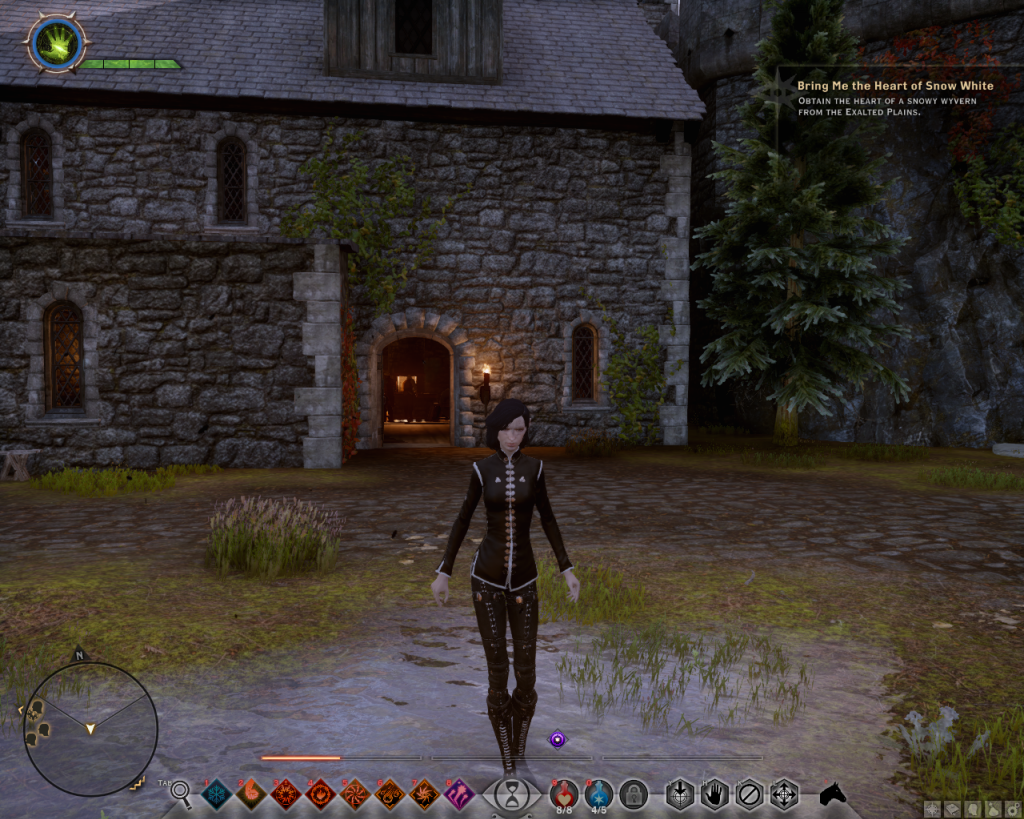Use the blue potion flask
The height and width of the screenshot is (819, 1024).
pyautogui.click(x=598, y=794)
